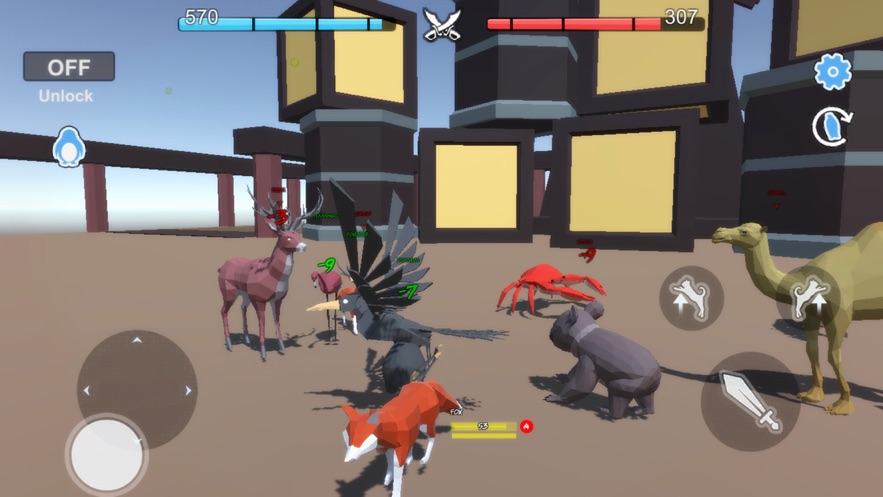Click the camera rotate arrow icon
Image resolution: width=883 pixels, height=497 pixels.
tap(831, 127)
